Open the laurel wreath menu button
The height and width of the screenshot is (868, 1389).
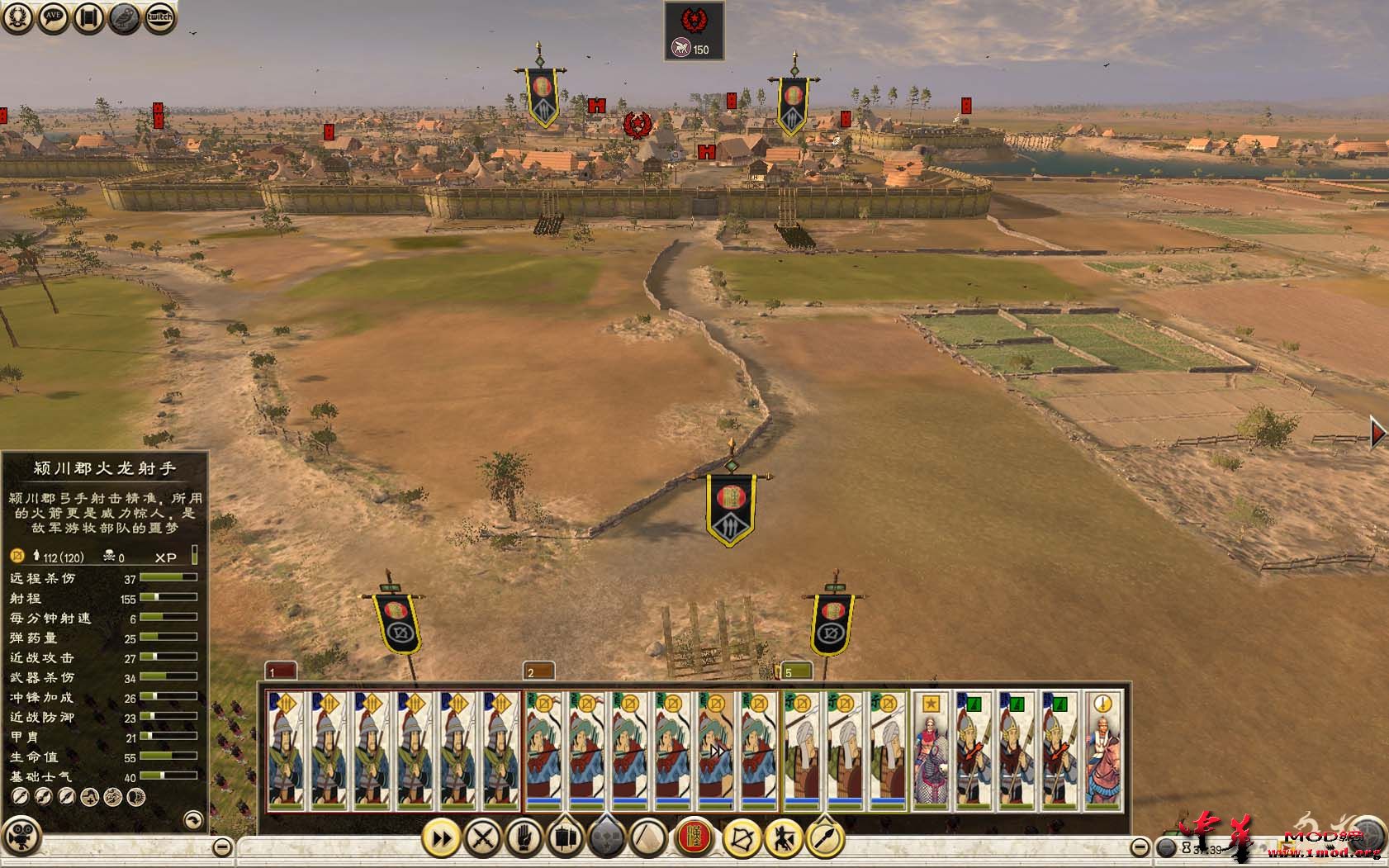tap(17, 17)
